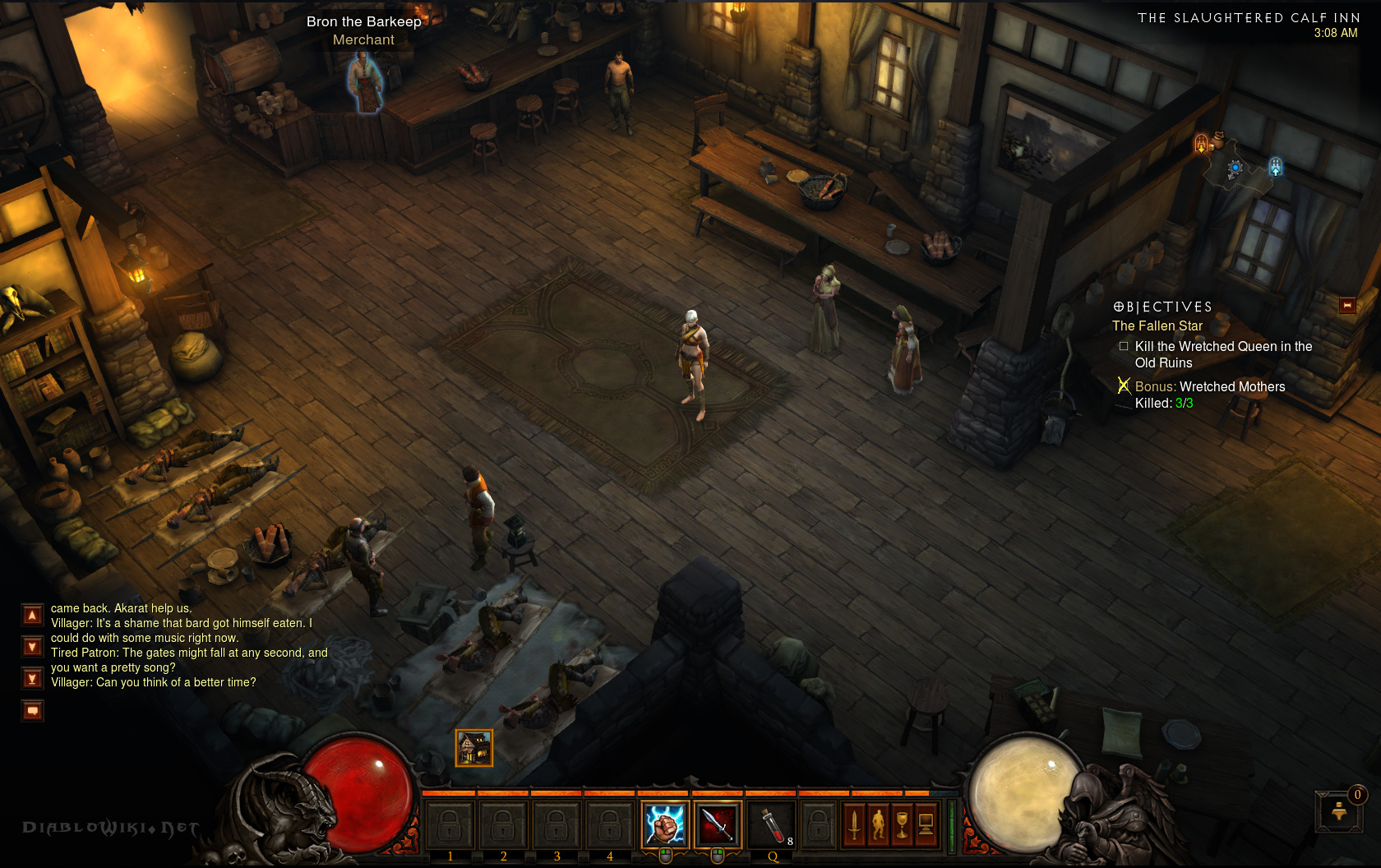Activate the lightning fist skill

[664, 824]
